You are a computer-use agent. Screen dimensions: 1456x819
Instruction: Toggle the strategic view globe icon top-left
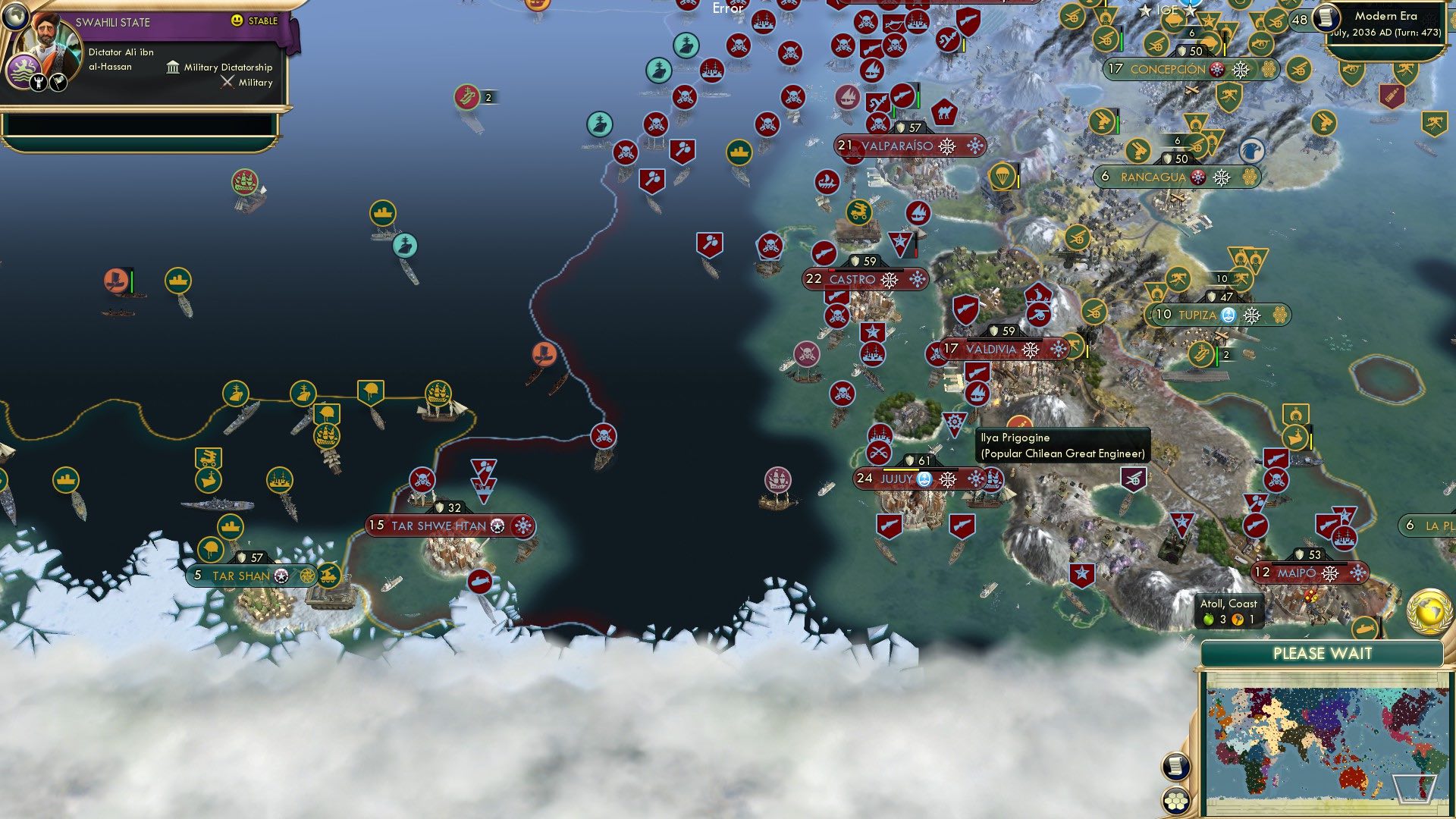[x=15, y=15]
